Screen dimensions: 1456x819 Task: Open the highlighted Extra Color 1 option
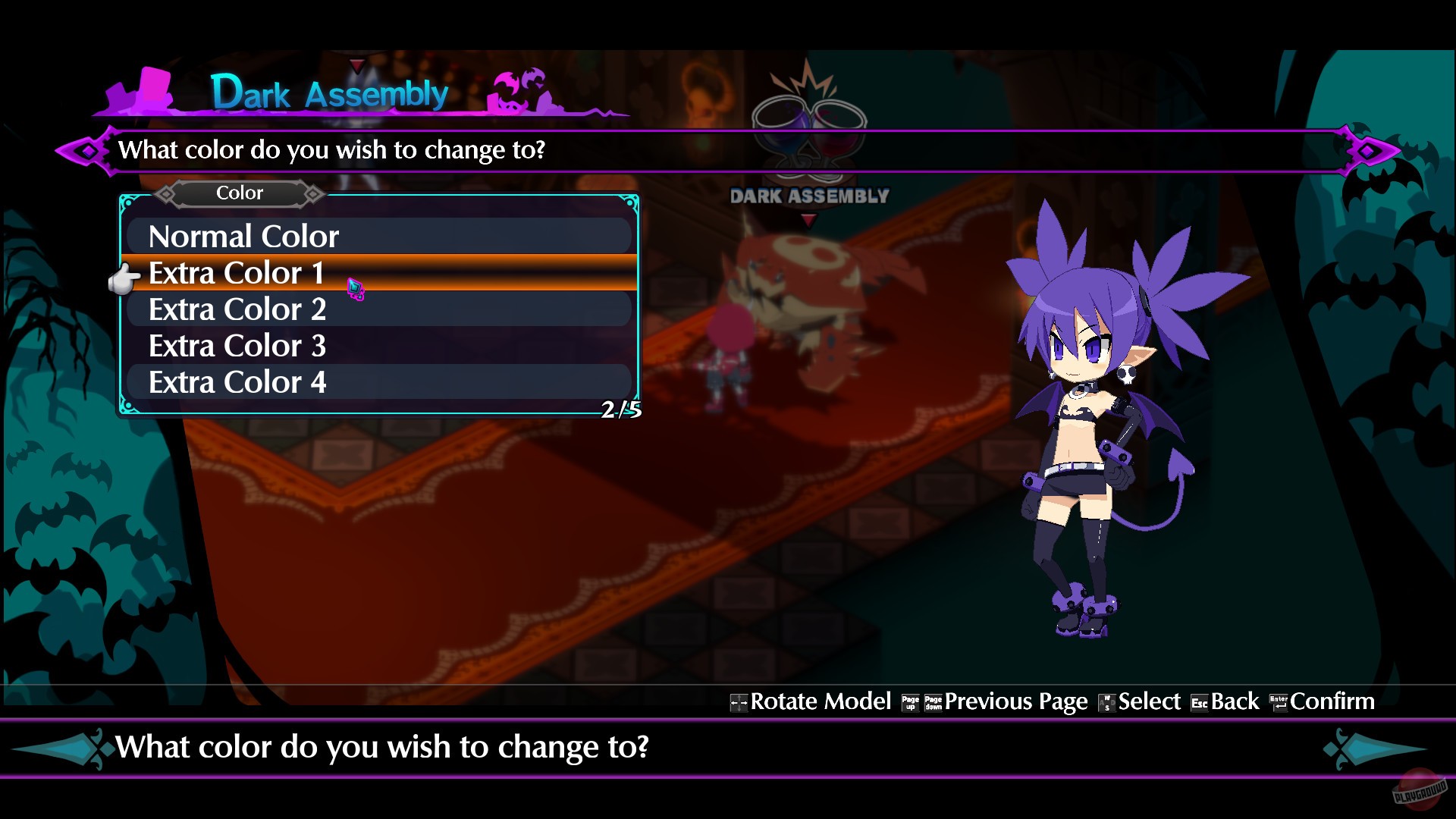point(236,273)
